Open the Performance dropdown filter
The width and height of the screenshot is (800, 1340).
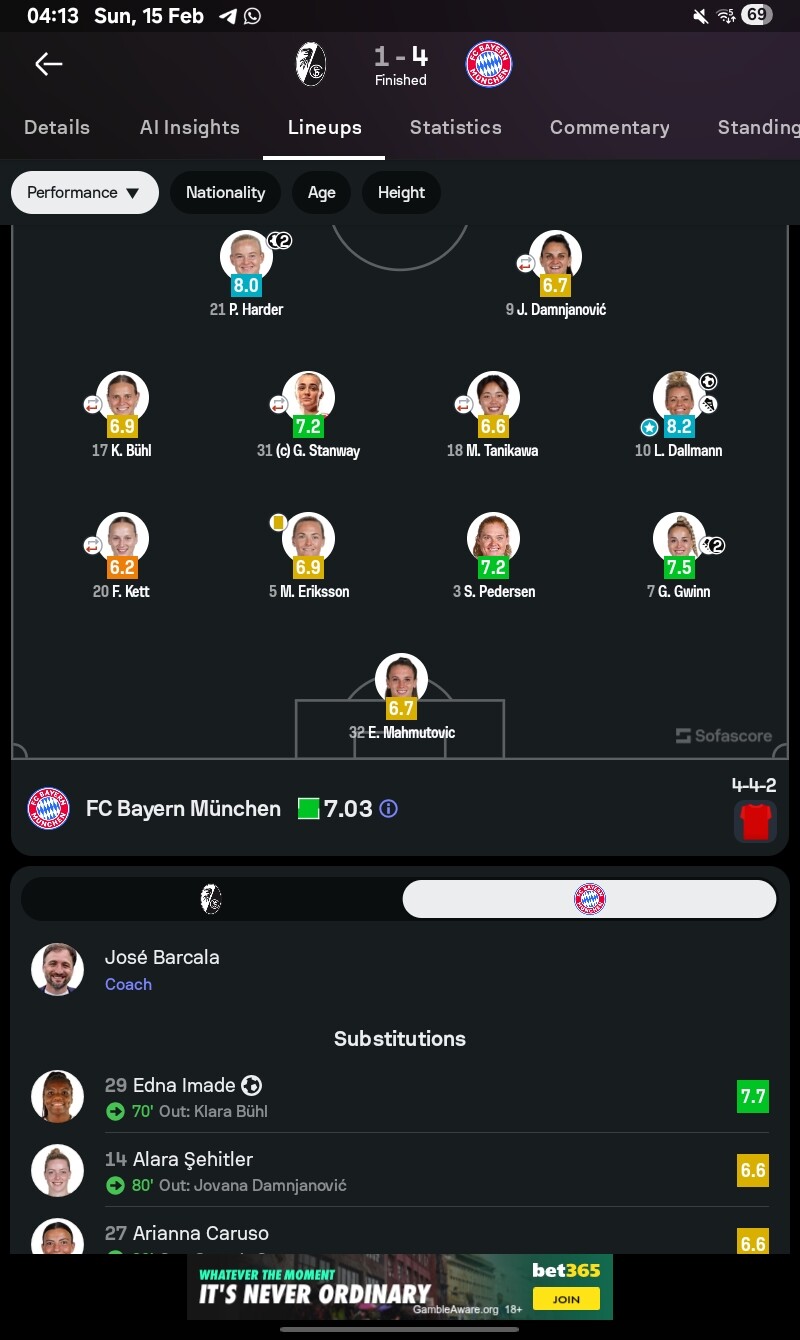point(84,192)
